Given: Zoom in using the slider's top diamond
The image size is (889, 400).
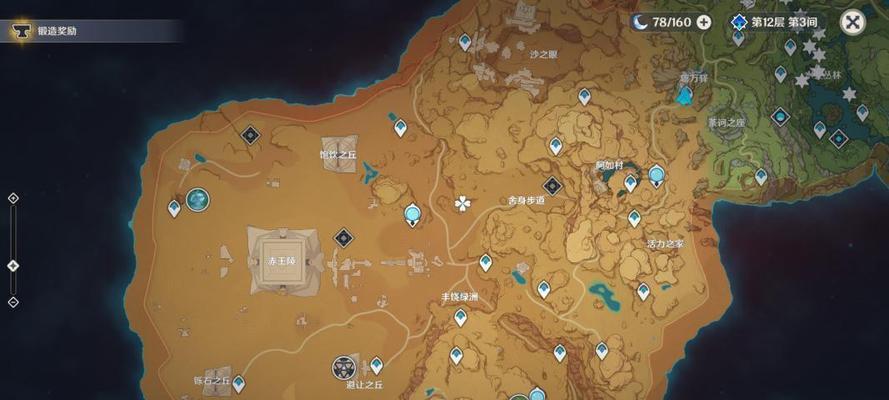Looking at the screenshot, I should [13, 198].
